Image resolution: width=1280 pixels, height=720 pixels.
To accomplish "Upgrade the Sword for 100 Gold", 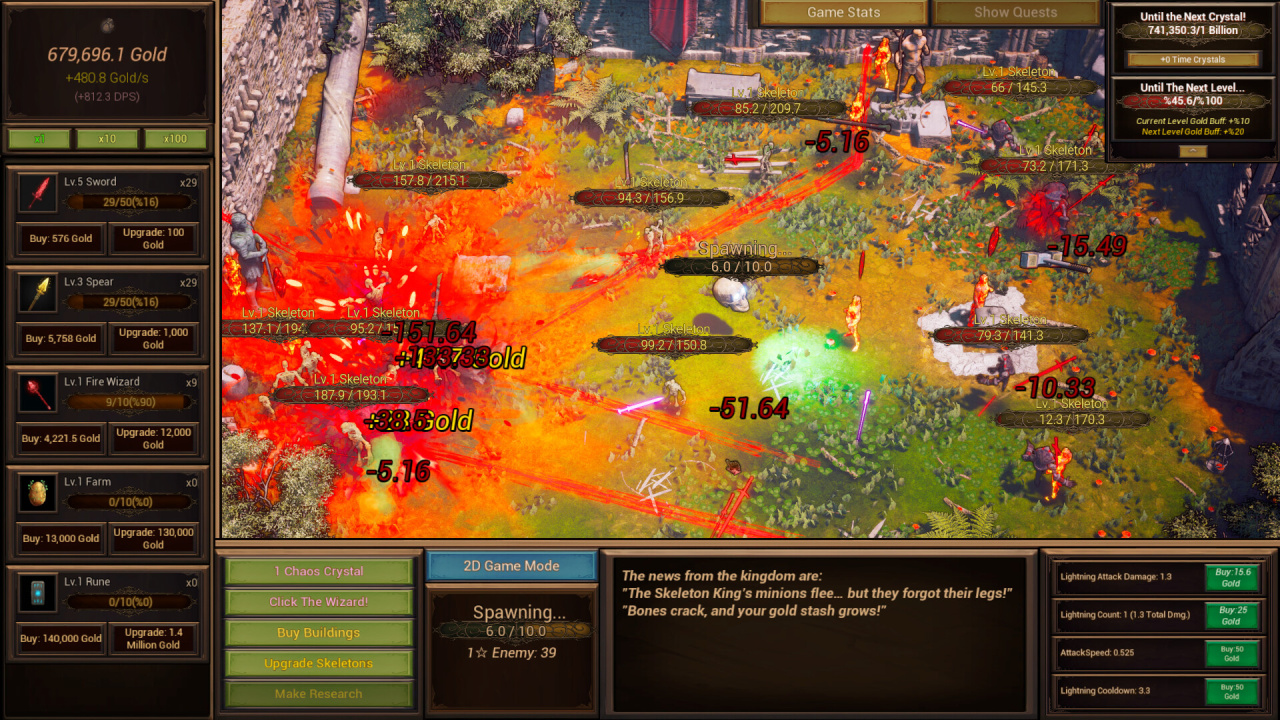I will tap(153, 239).
